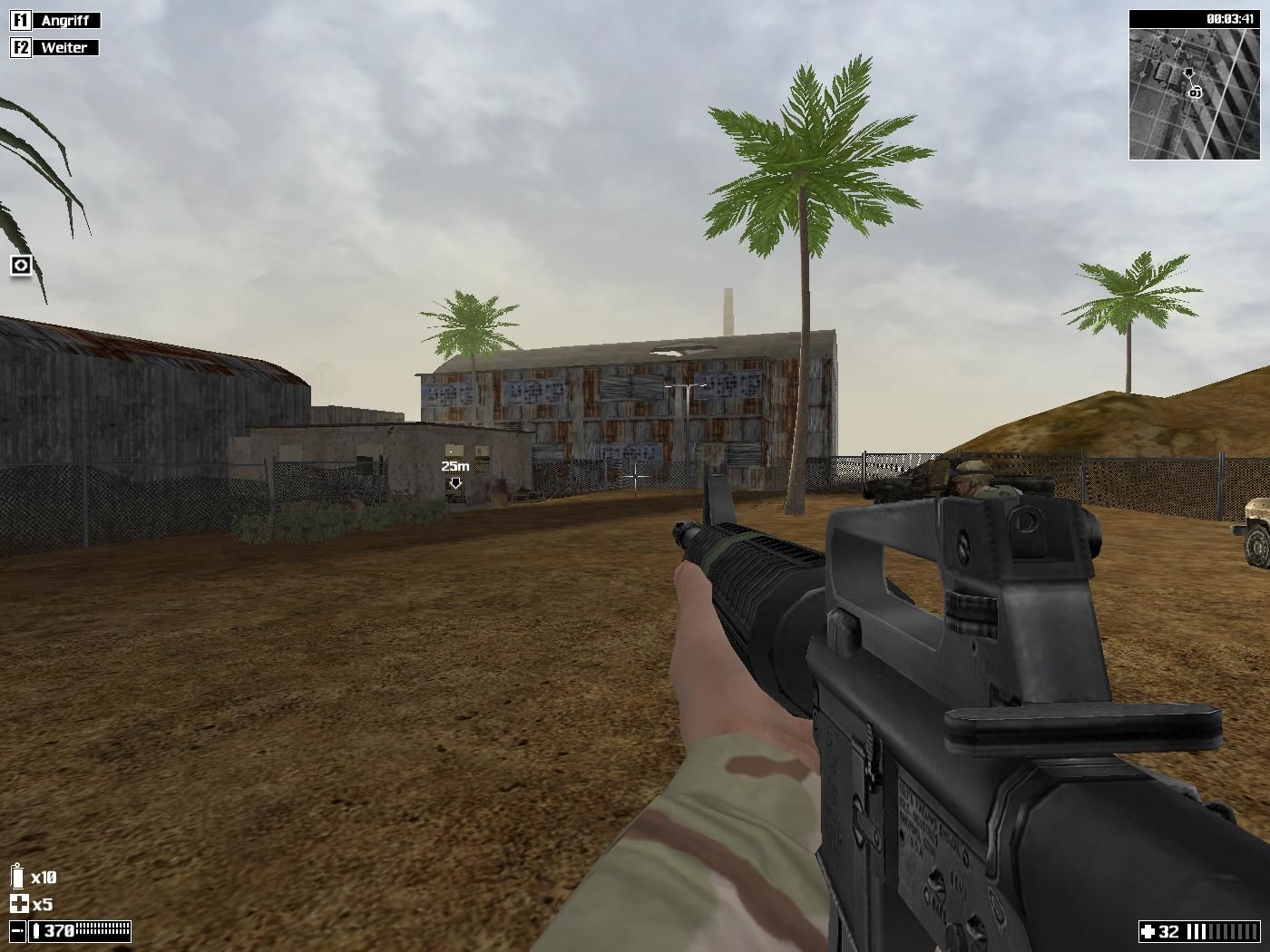Click the 25m waypoint marker in the world
Screen dimensions: 1270x952
click(x=454, y=472)
